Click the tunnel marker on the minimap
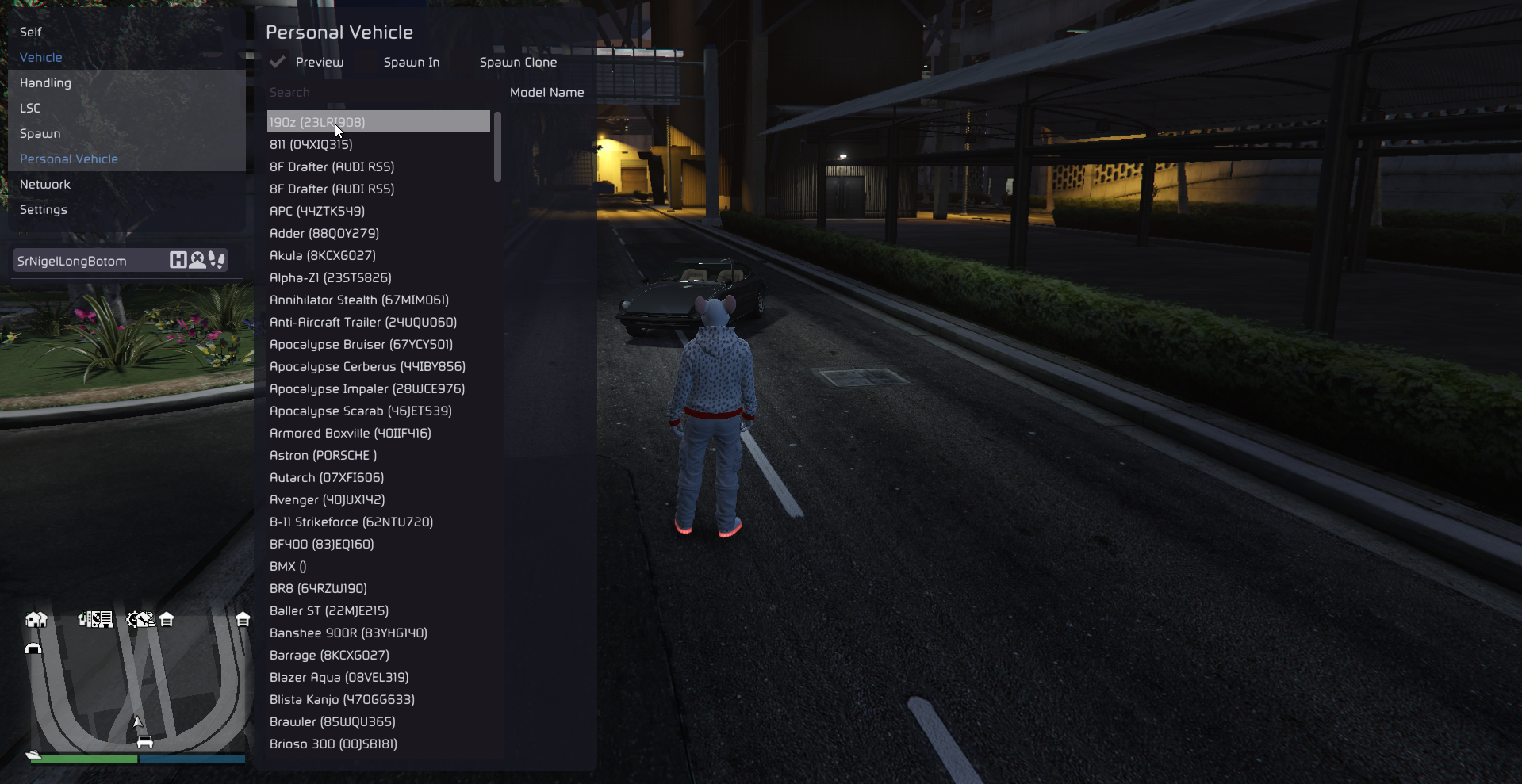The width and height of the screenshot is (1522, 784). coord(34,648)
